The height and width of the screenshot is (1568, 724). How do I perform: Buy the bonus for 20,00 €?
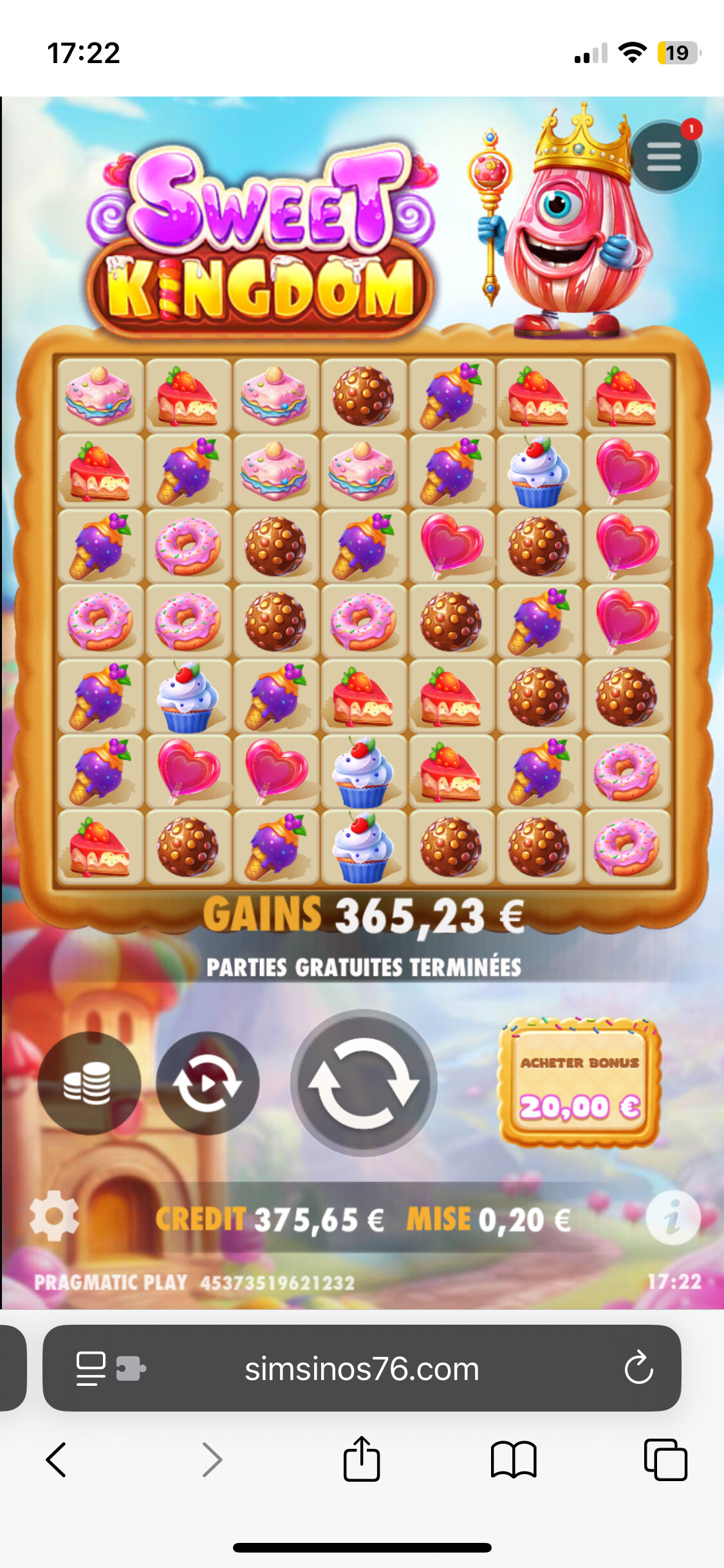pyautogui.click(x=580, y=1084)
